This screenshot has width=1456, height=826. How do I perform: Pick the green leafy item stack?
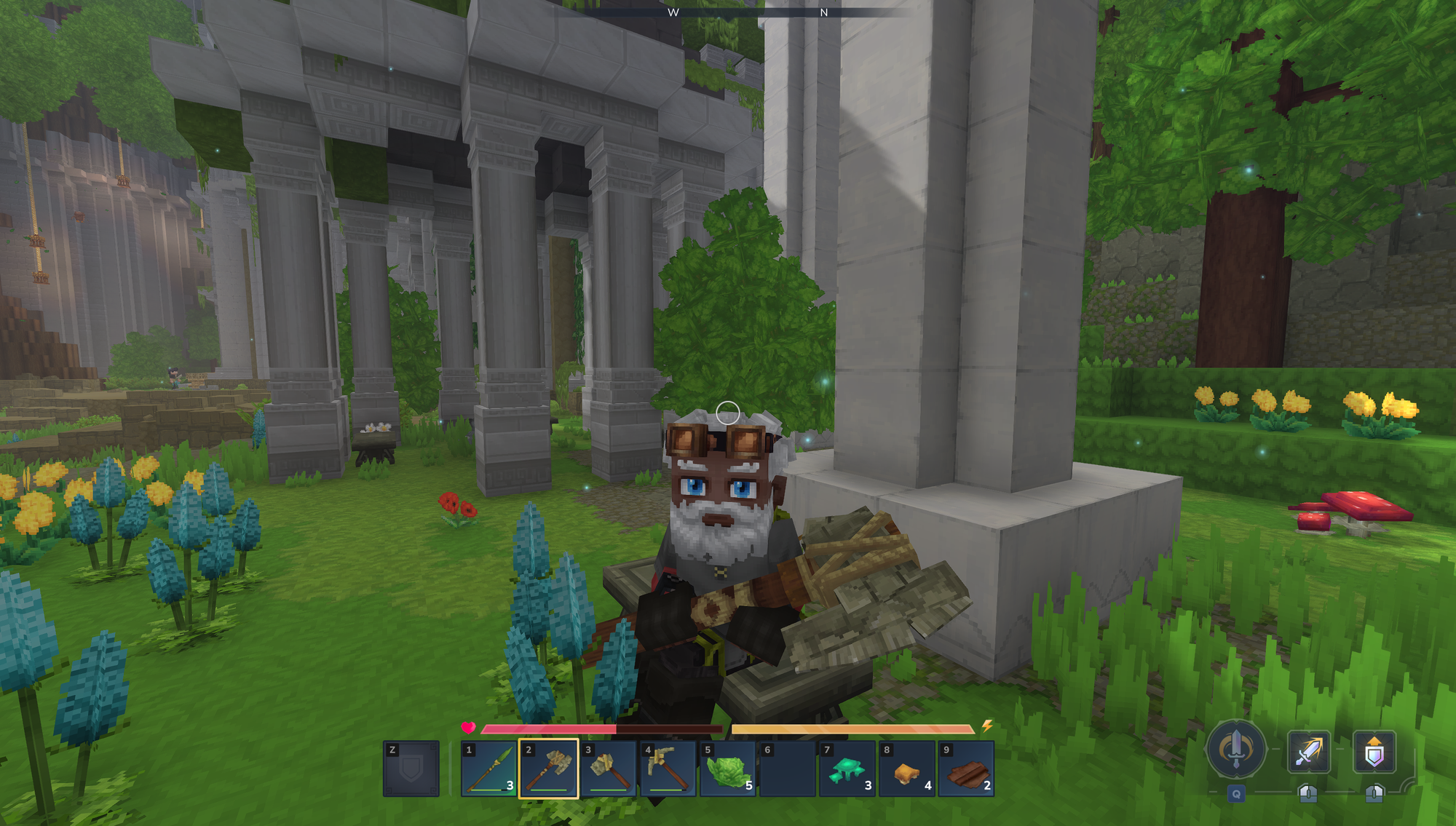coord(728,769)
